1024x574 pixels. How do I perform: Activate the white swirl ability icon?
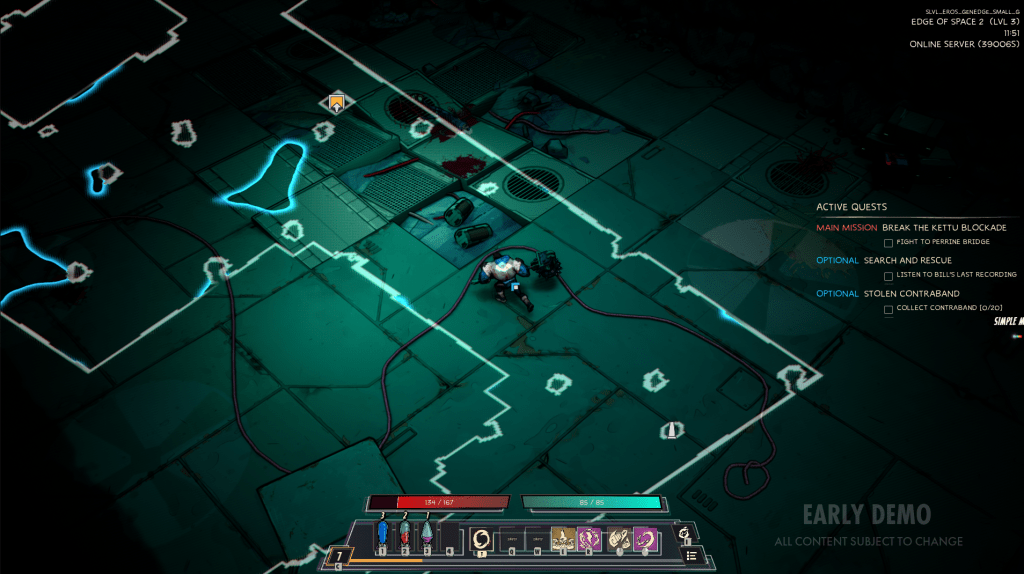pos(481,539)
